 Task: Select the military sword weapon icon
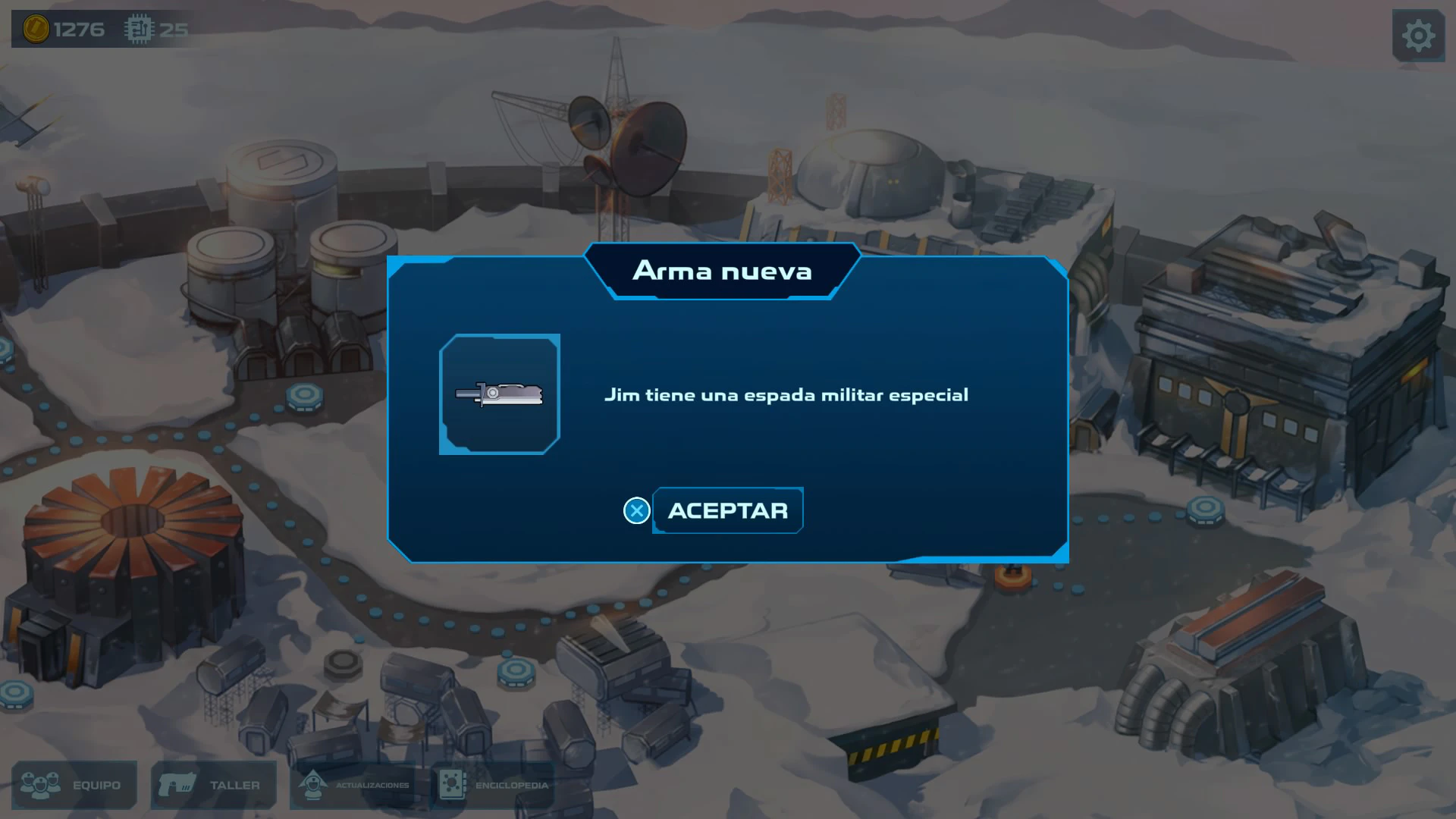tap(500, 394)
